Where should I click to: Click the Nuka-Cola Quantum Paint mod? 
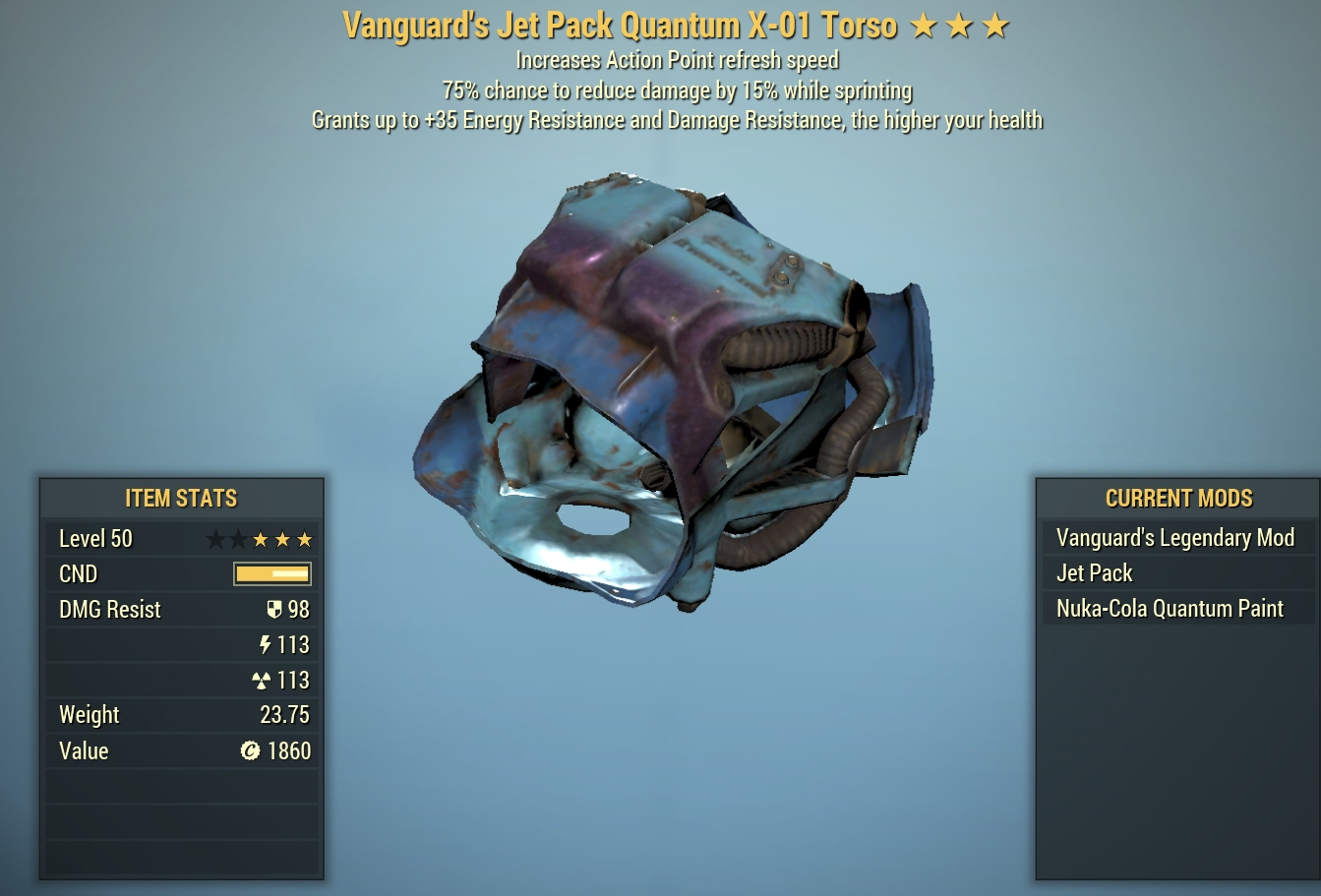[1170, 608]
